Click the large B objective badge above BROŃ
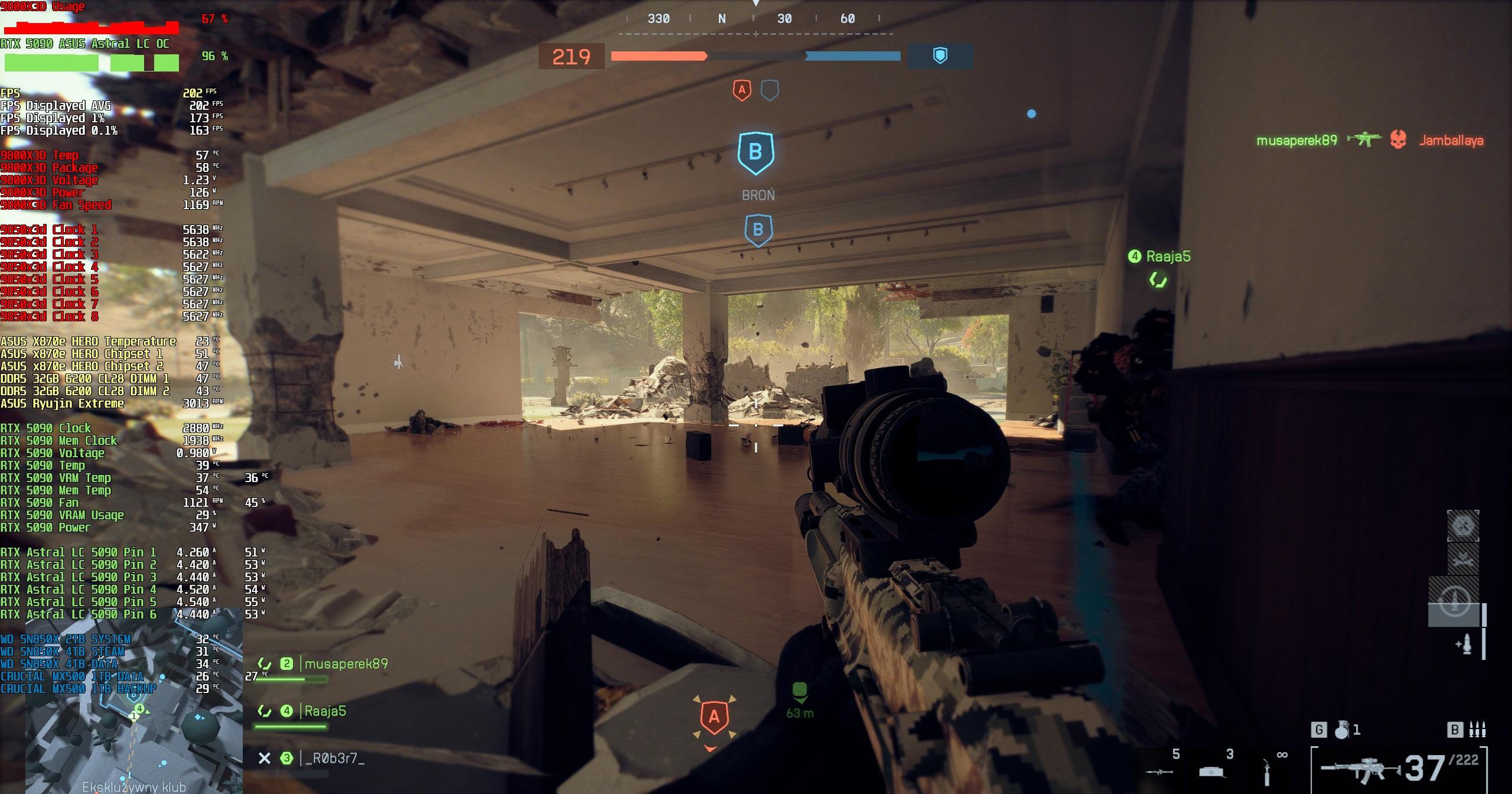 click(x=755, y=153)
